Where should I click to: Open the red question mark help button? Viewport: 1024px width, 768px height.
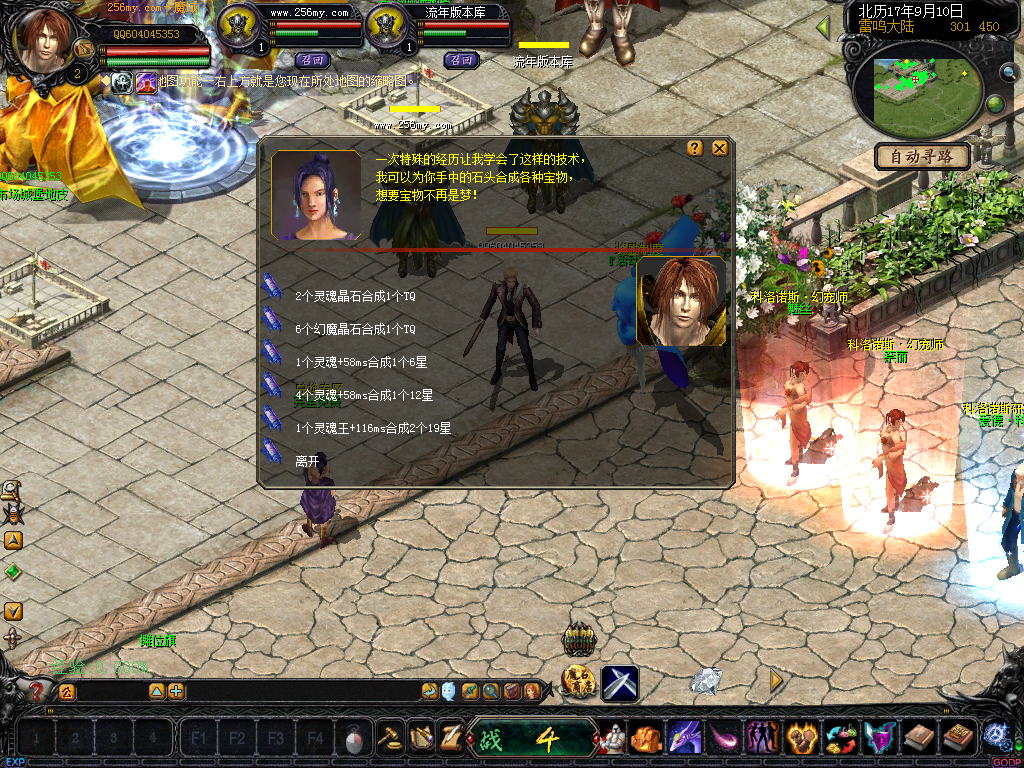coord(37,691)
